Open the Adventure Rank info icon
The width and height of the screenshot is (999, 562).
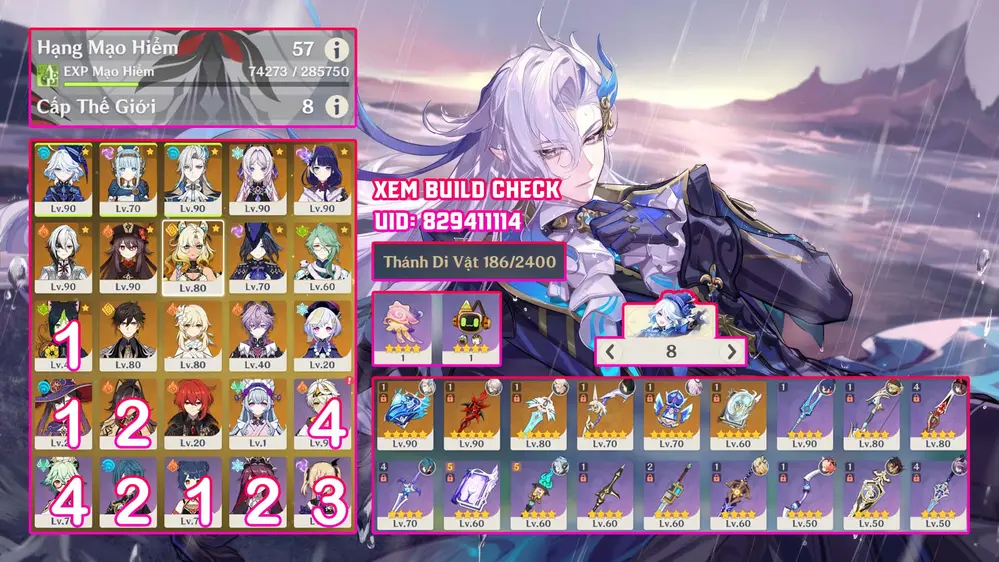[337, 48]
